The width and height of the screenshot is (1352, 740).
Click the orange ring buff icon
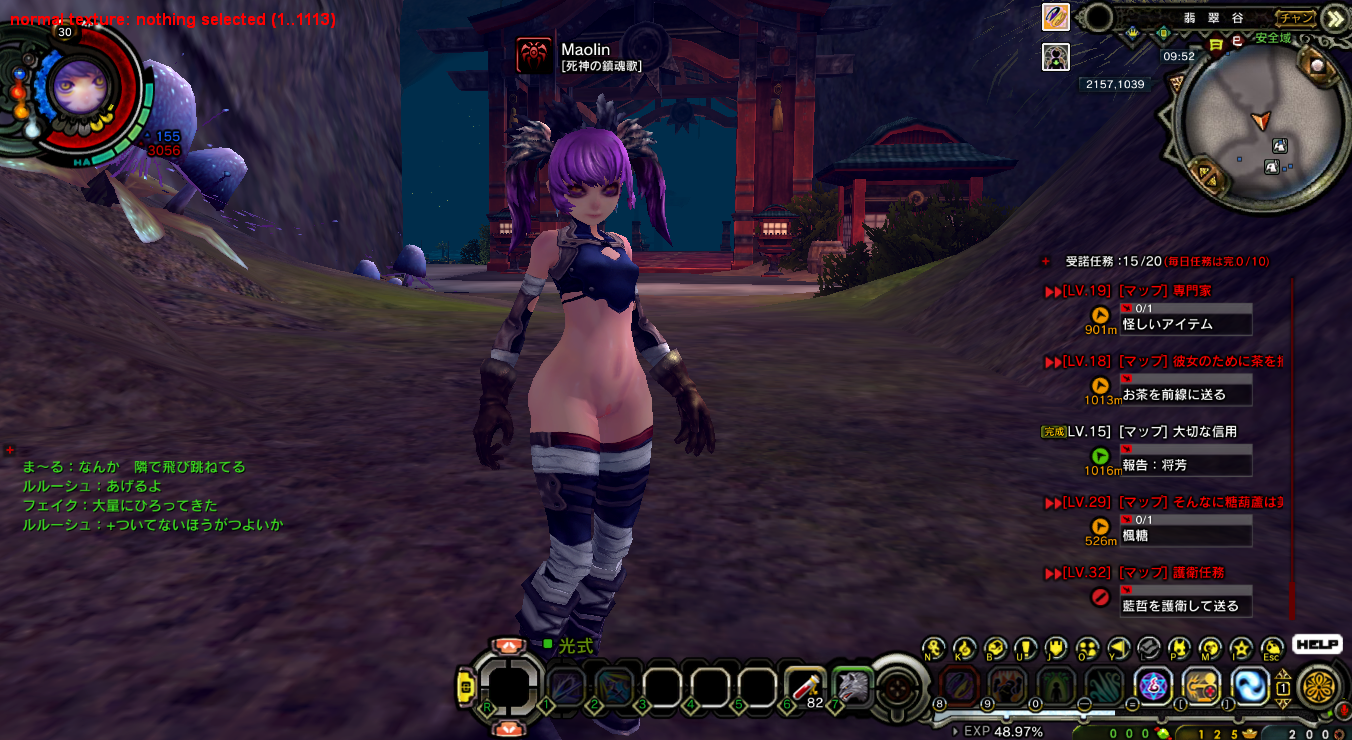[1056, 17]
